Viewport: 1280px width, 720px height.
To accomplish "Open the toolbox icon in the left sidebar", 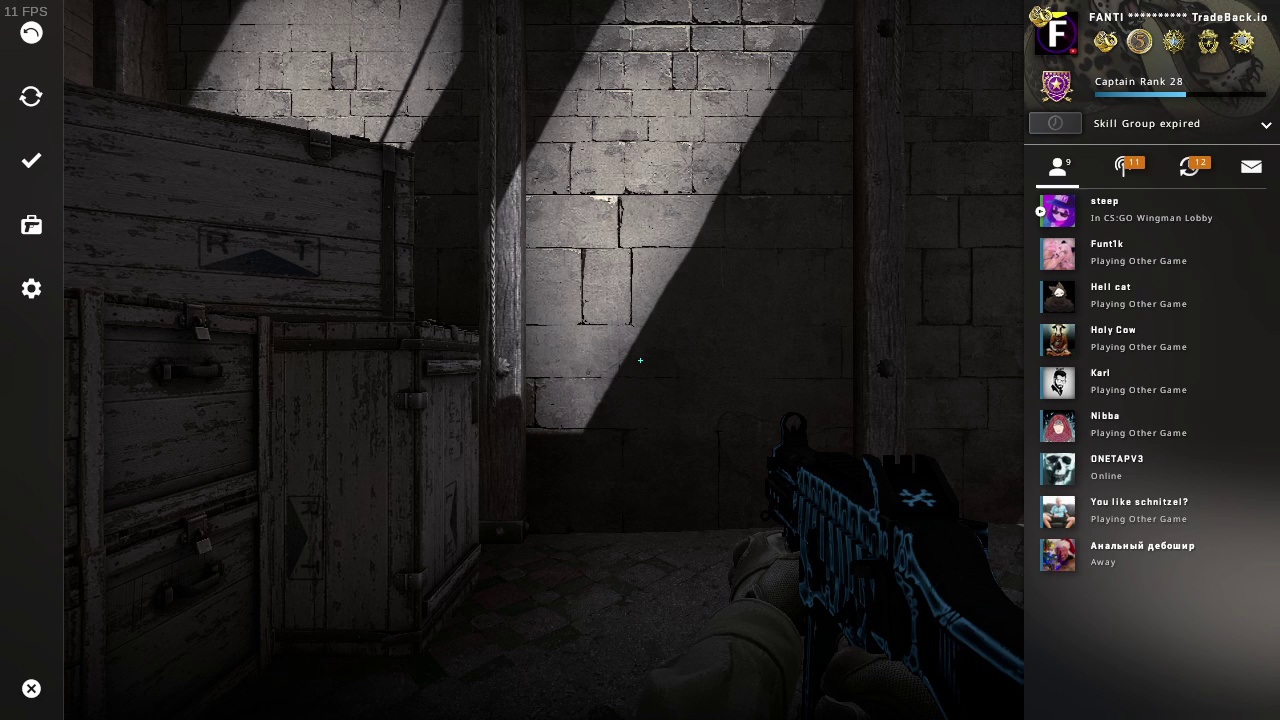I will (31, 225).
